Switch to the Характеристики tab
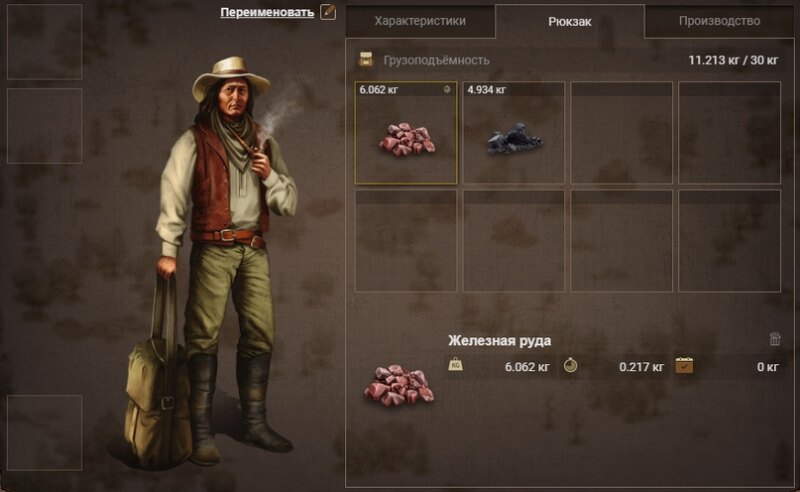The width and height of the screenshot is (800, 492). pos(419,20)
